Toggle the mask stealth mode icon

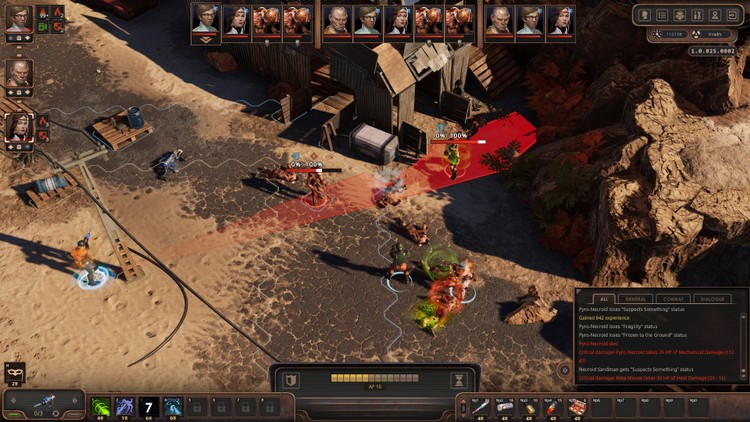15,370
